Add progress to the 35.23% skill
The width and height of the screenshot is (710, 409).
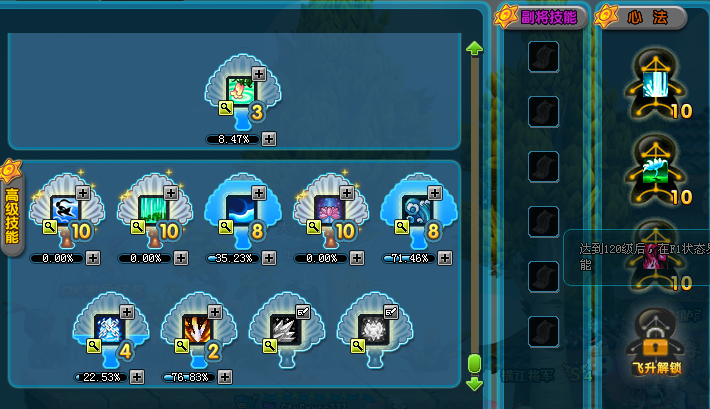pos(269,258)
